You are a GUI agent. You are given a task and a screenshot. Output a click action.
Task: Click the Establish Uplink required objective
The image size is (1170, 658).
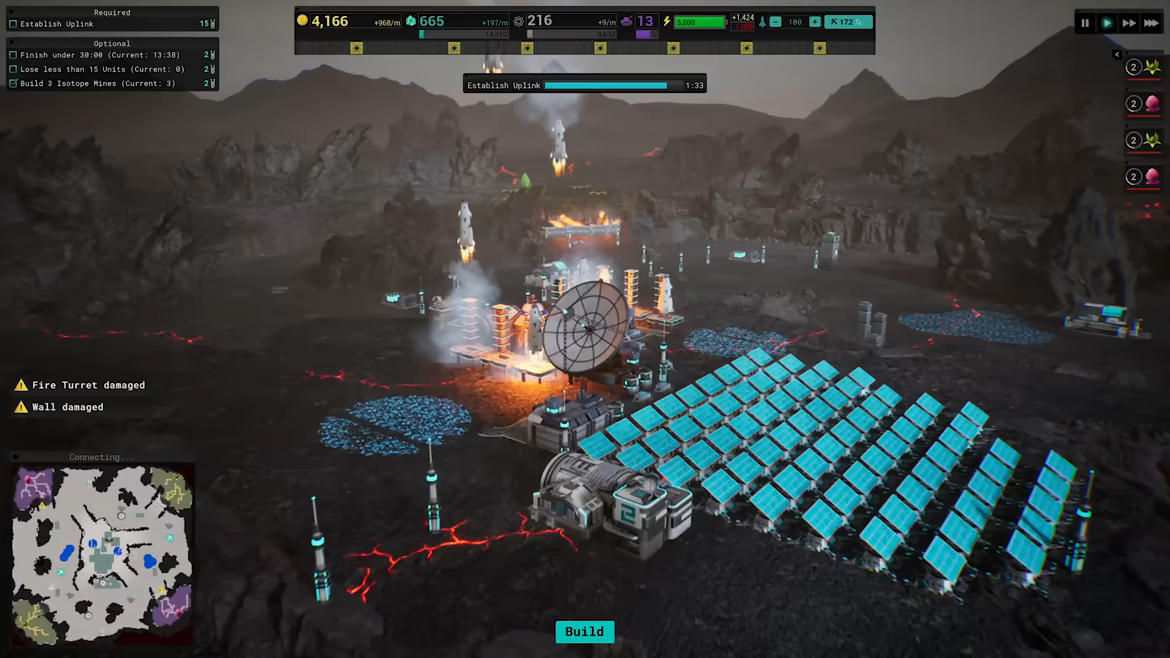[x=57, y=24]
